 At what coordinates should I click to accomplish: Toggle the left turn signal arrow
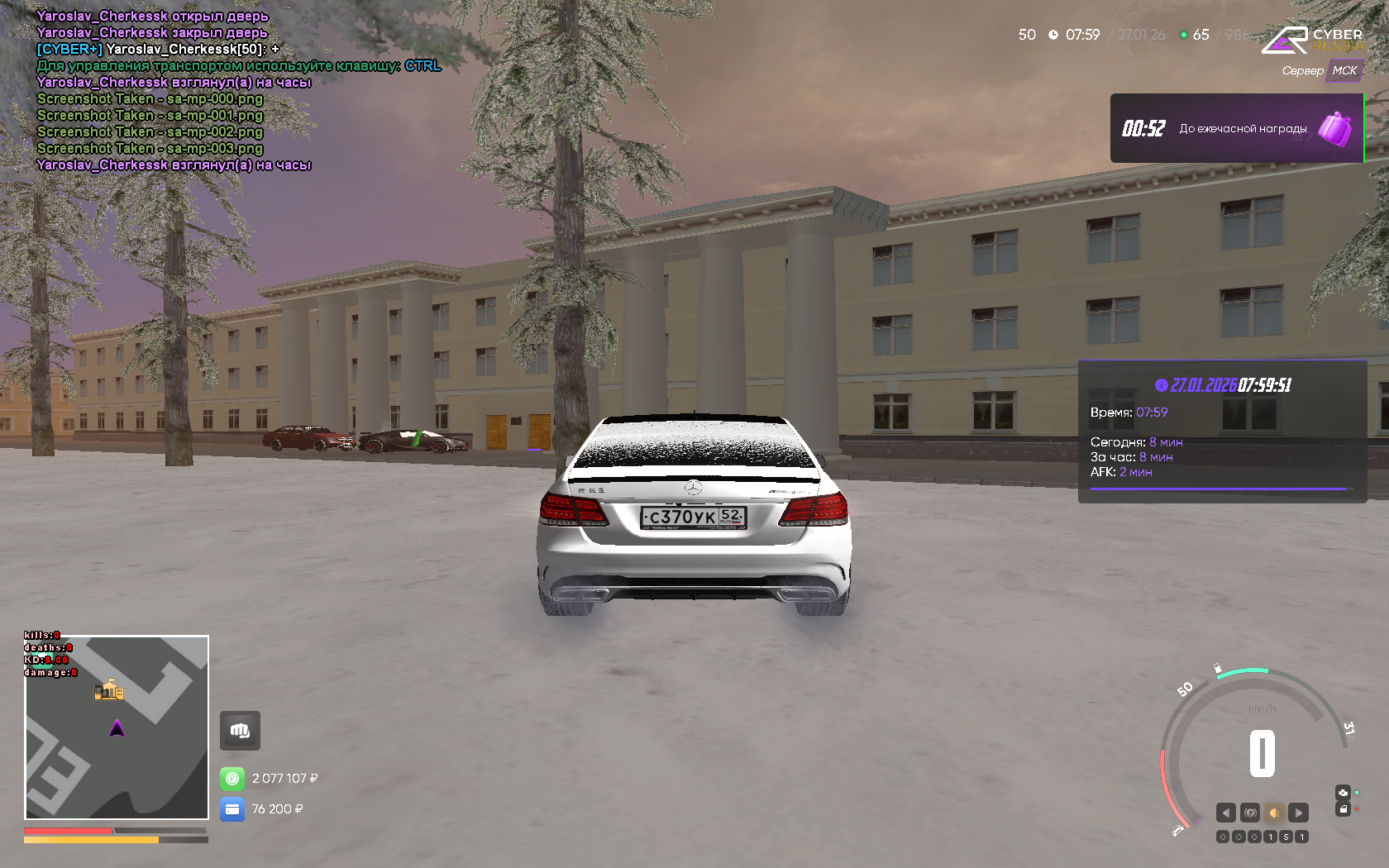[x=1226, y=813]
